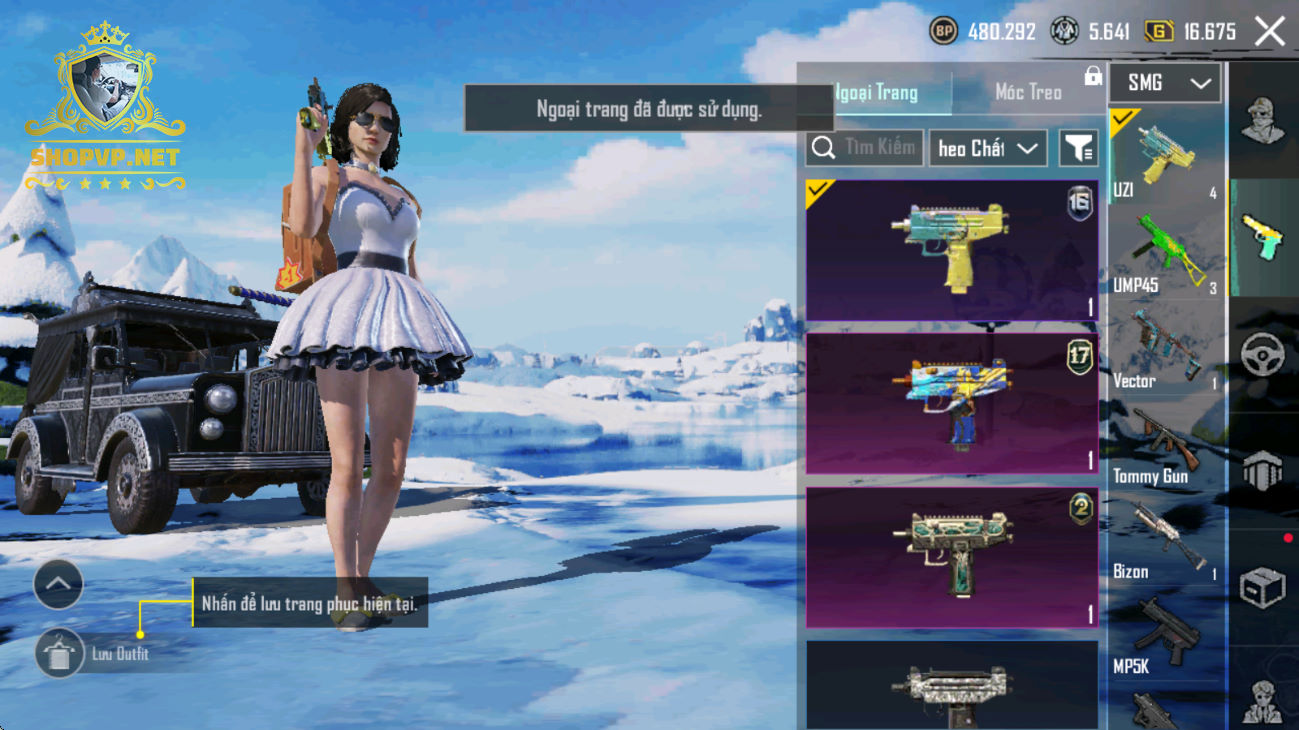Select the ornate teal level 2 UZI skin

point(951,558)
